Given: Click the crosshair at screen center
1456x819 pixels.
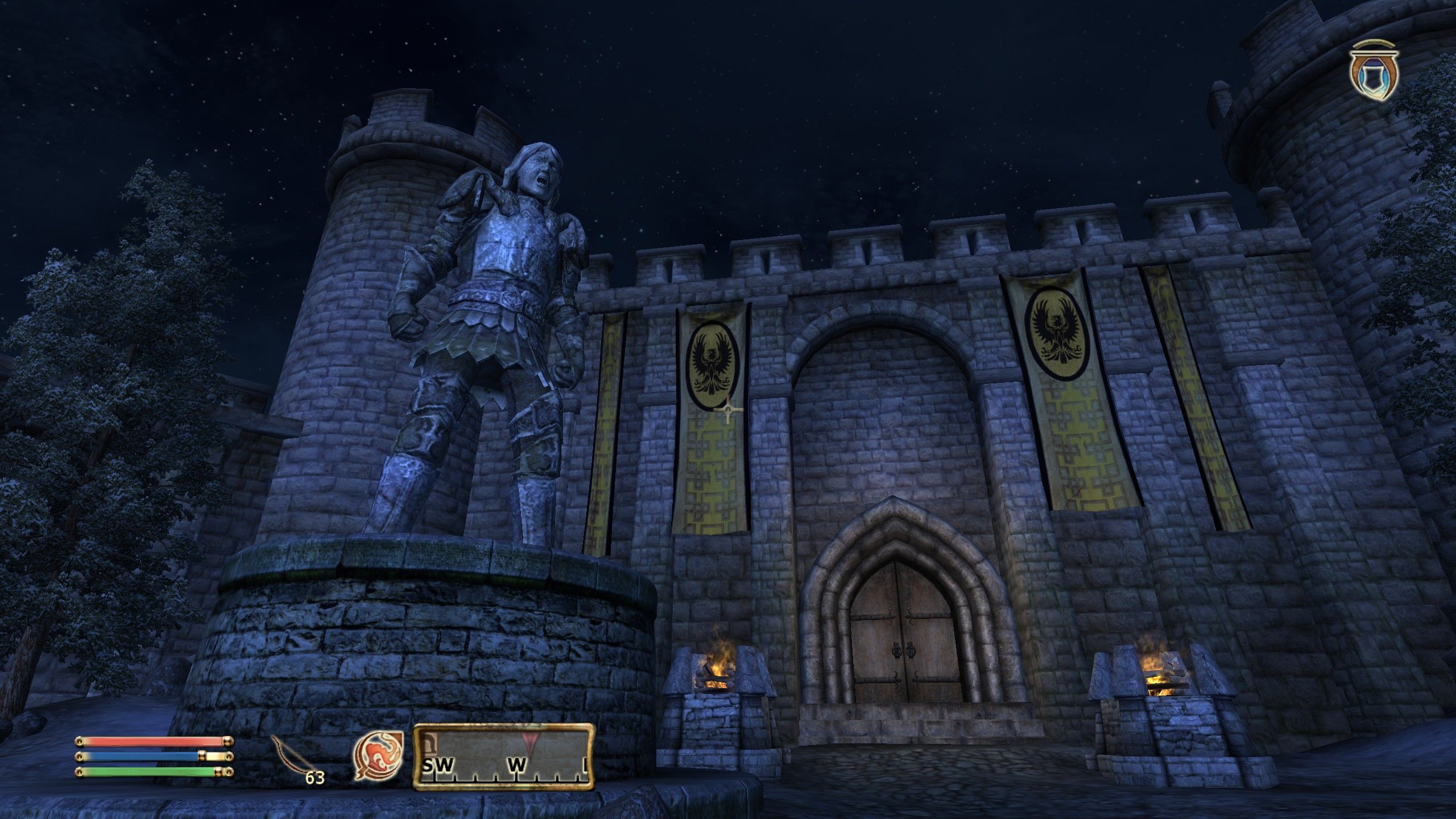Looking at the screenshot, I should tap(728, 409).
